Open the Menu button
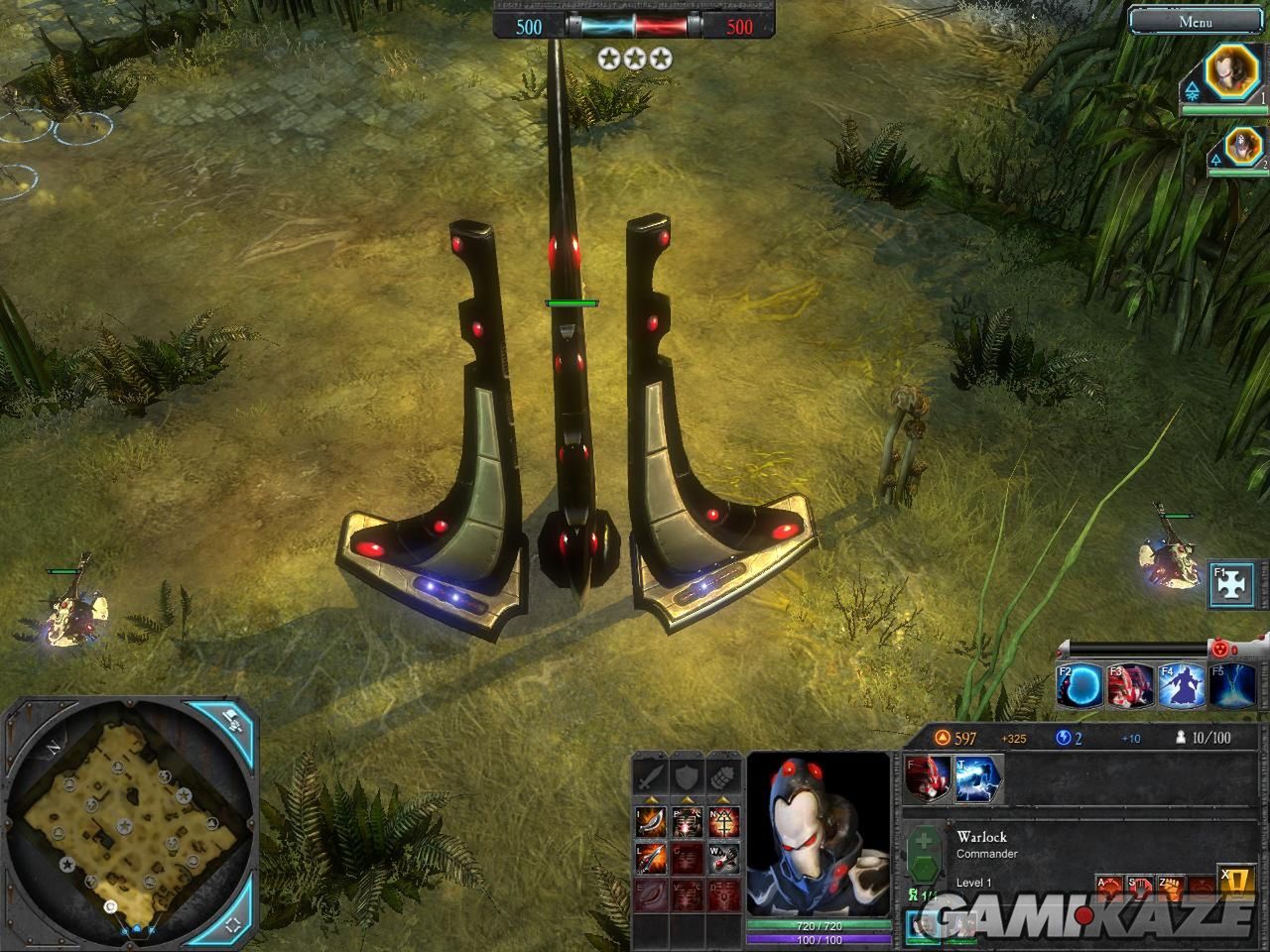The image size is (1270, 952). click(1196, 21)
